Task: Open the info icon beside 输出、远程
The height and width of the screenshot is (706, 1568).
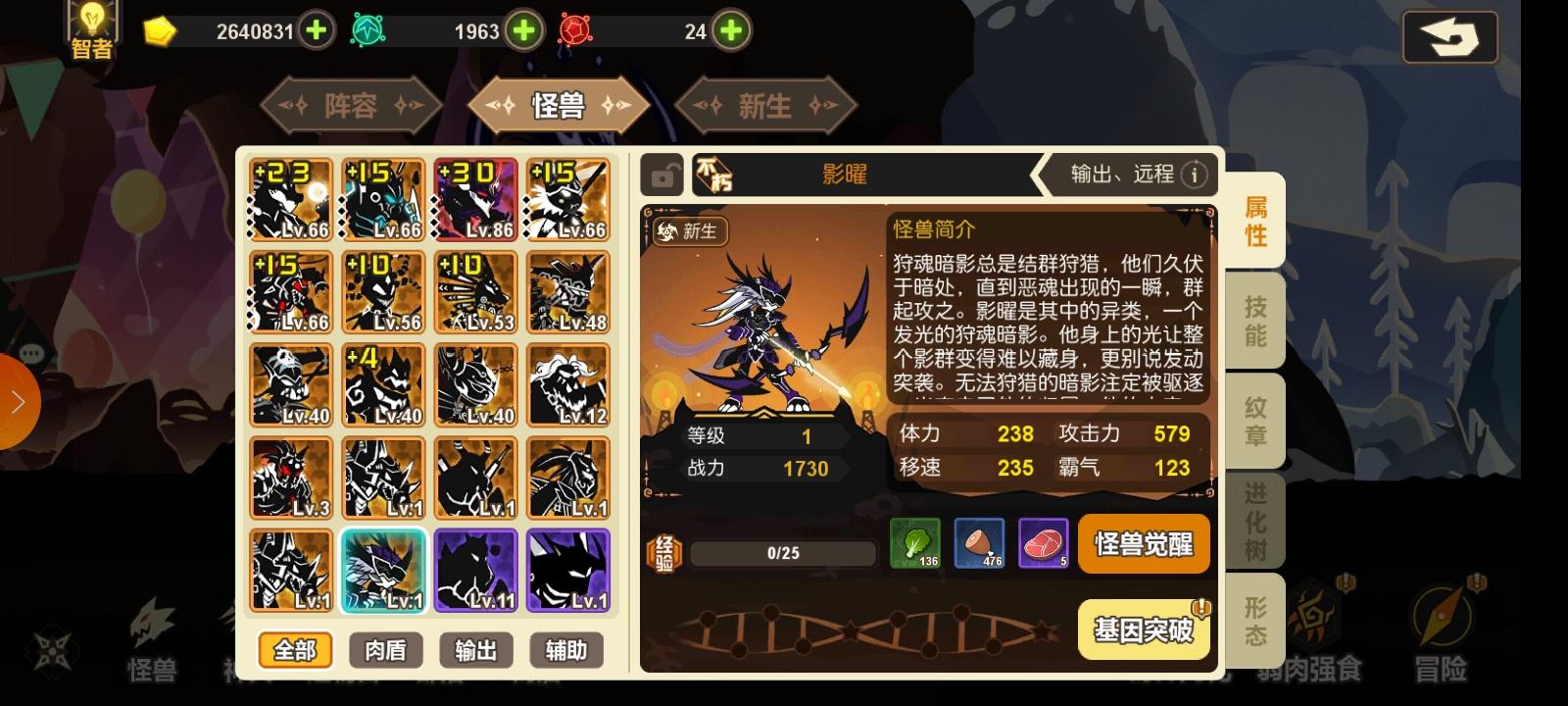Action: [1195, 176]
